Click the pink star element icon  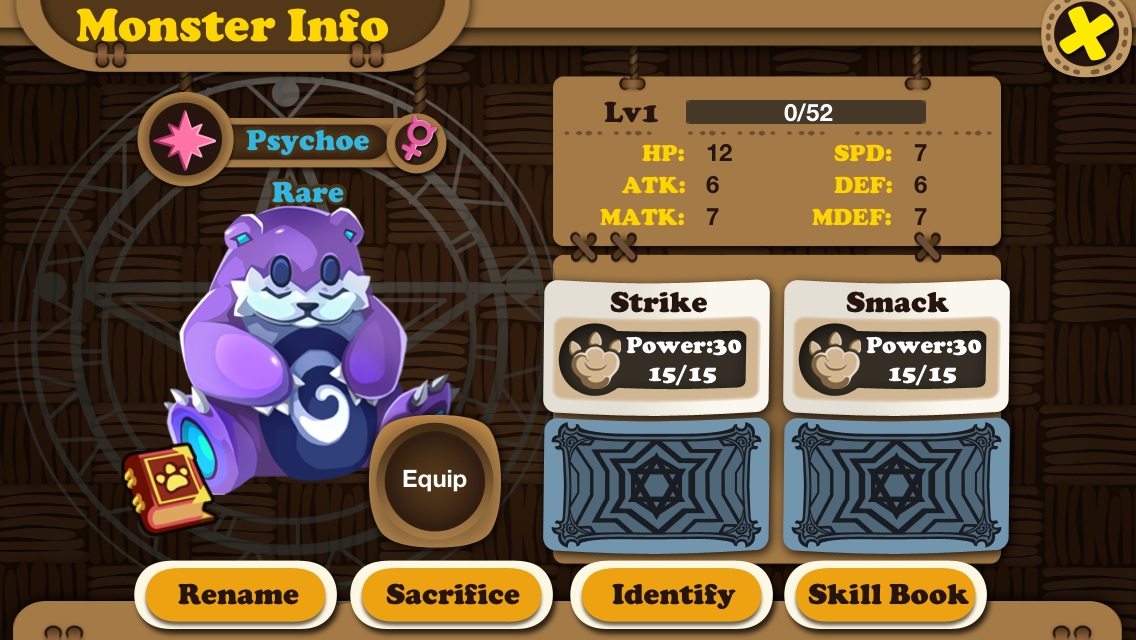[185, 141]
